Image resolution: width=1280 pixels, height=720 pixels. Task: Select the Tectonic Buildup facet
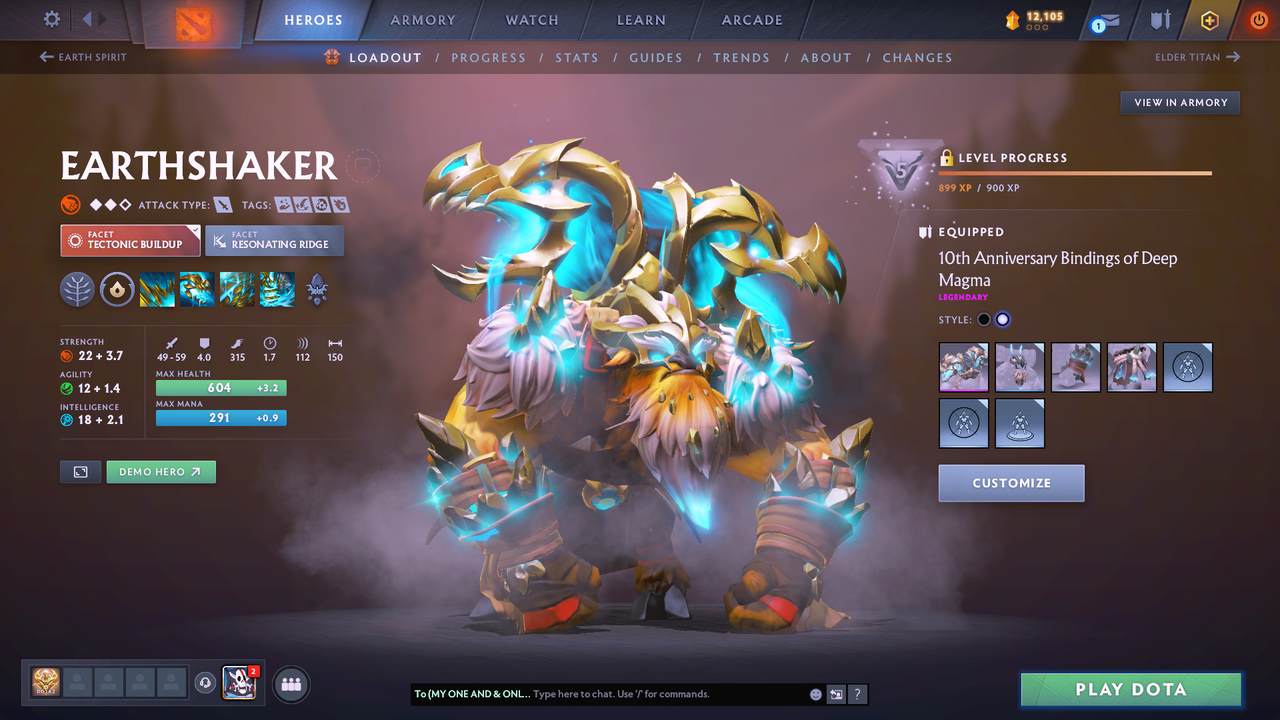coord(130,240)
